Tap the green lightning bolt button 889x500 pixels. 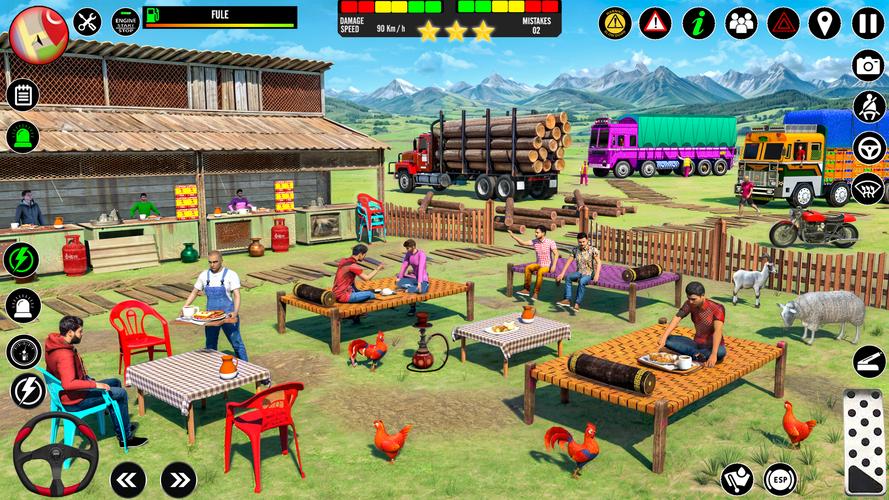(x=22, y=260)
